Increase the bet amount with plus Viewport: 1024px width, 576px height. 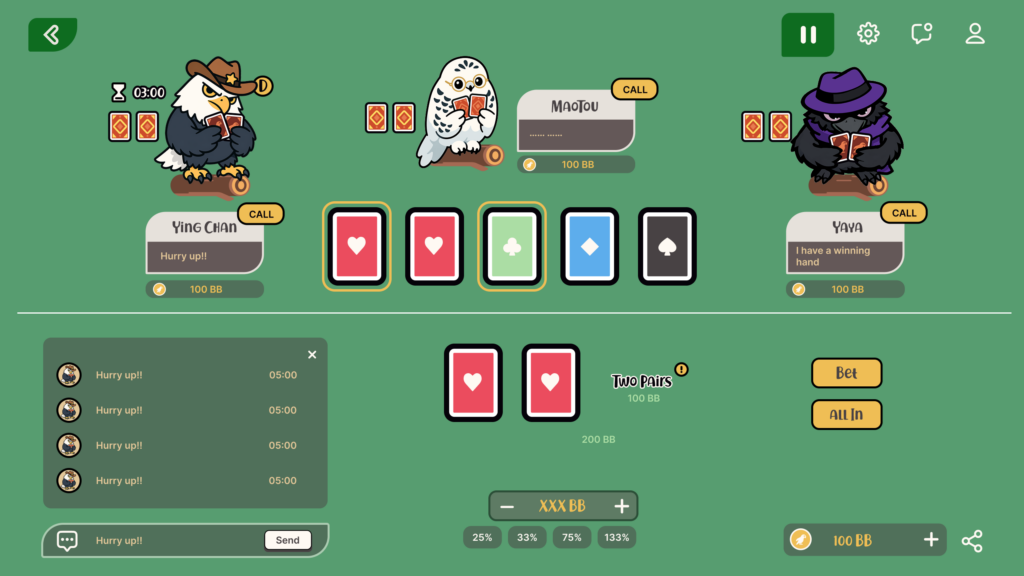tap(621, 506)
